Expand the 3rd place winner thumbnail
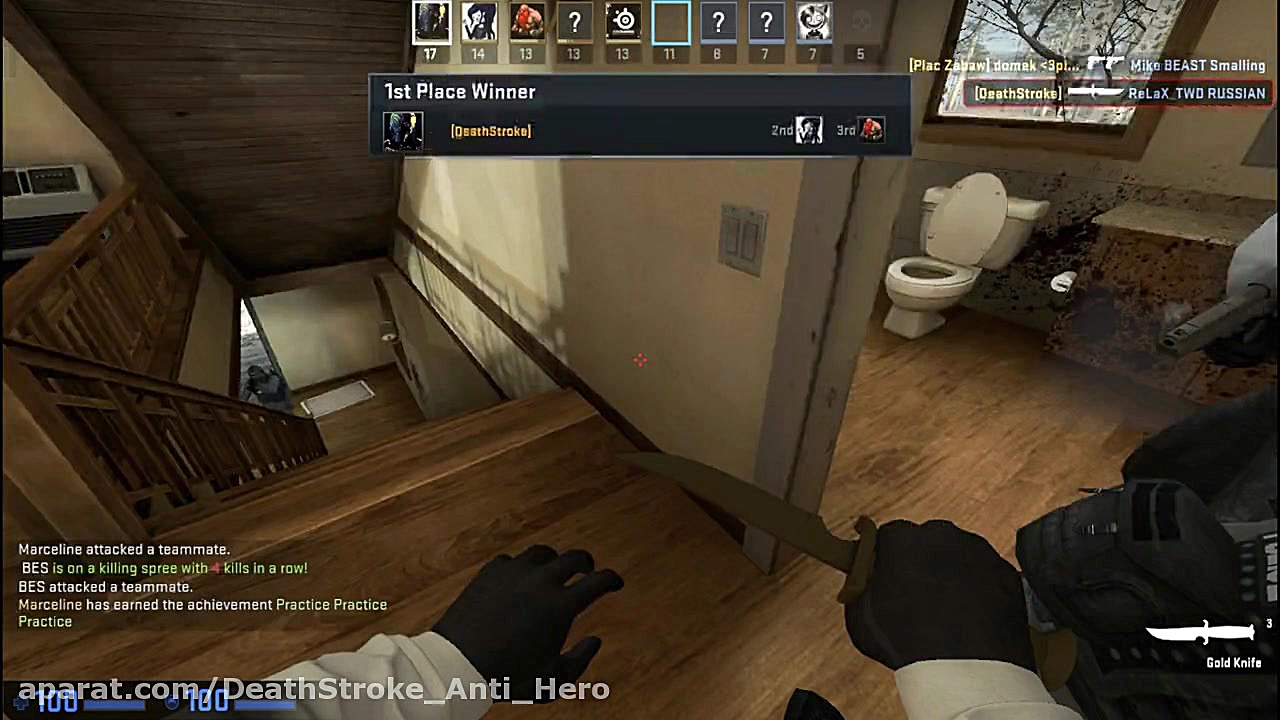The image size is (1280, 720). (x=869, y=130)
